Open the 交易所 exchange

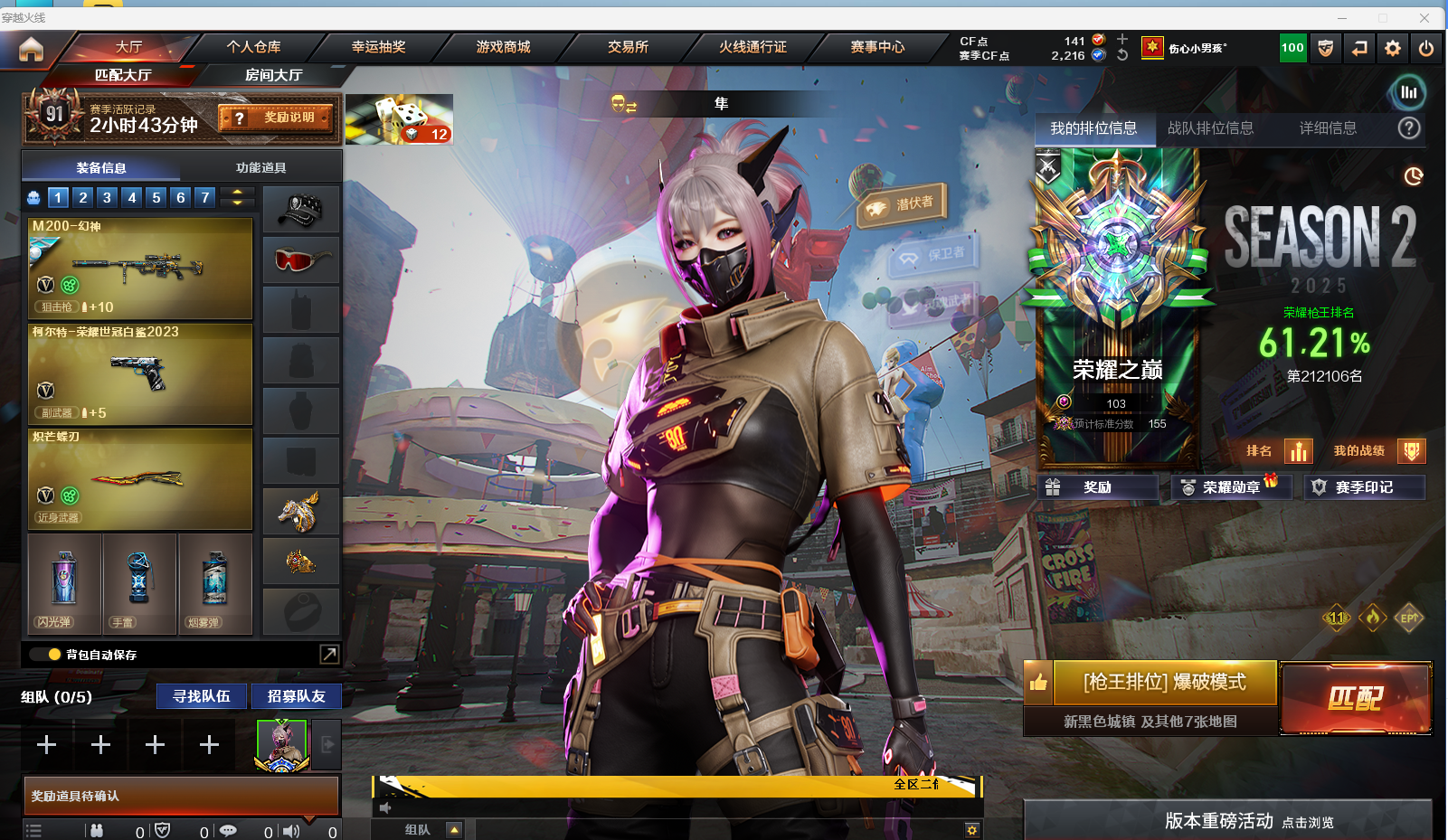(x=628, y=47)
